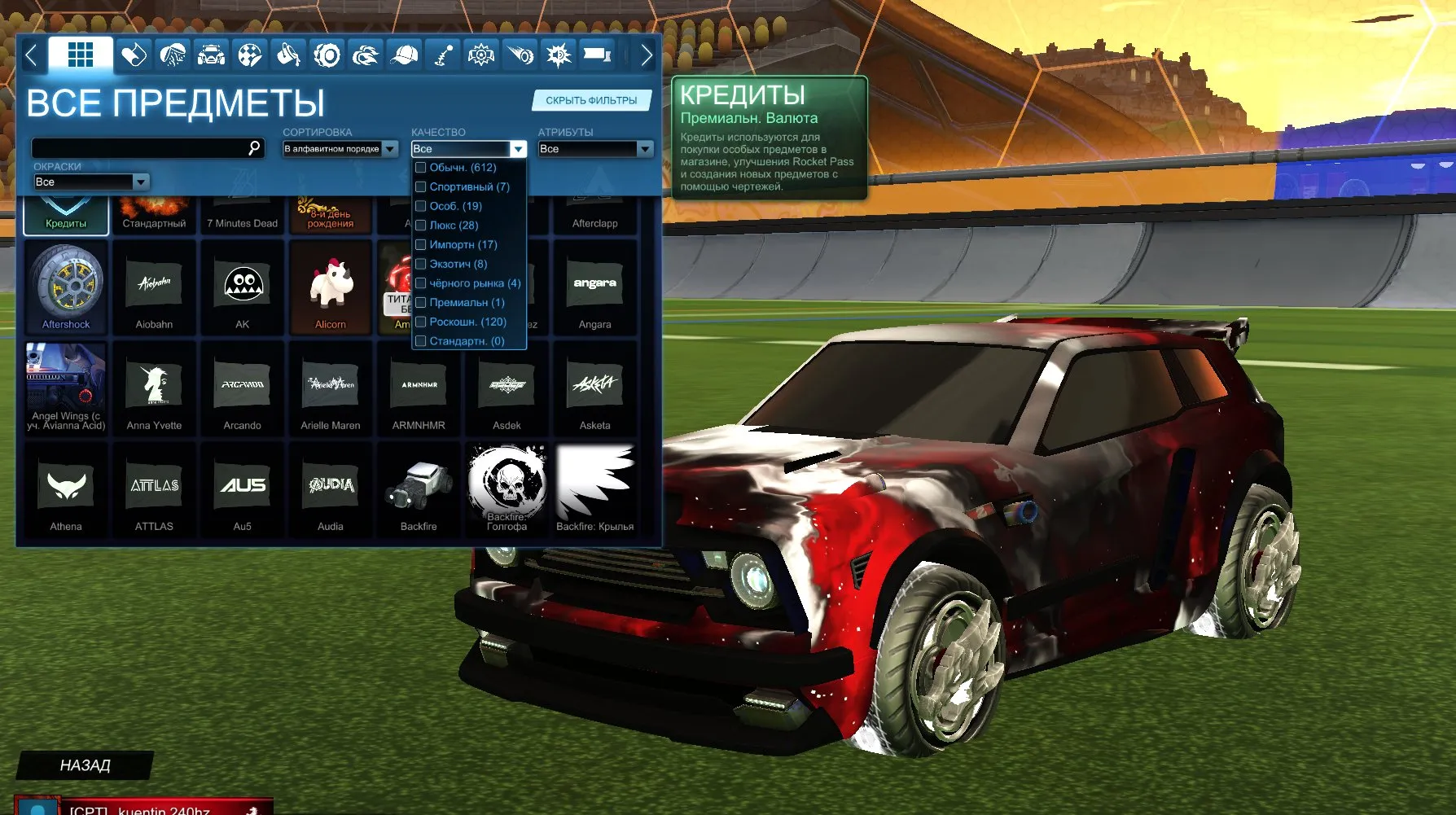
Task: Click the СКРЫТЬ ФИЛЬТРЫ button
Action: [592, 100]
